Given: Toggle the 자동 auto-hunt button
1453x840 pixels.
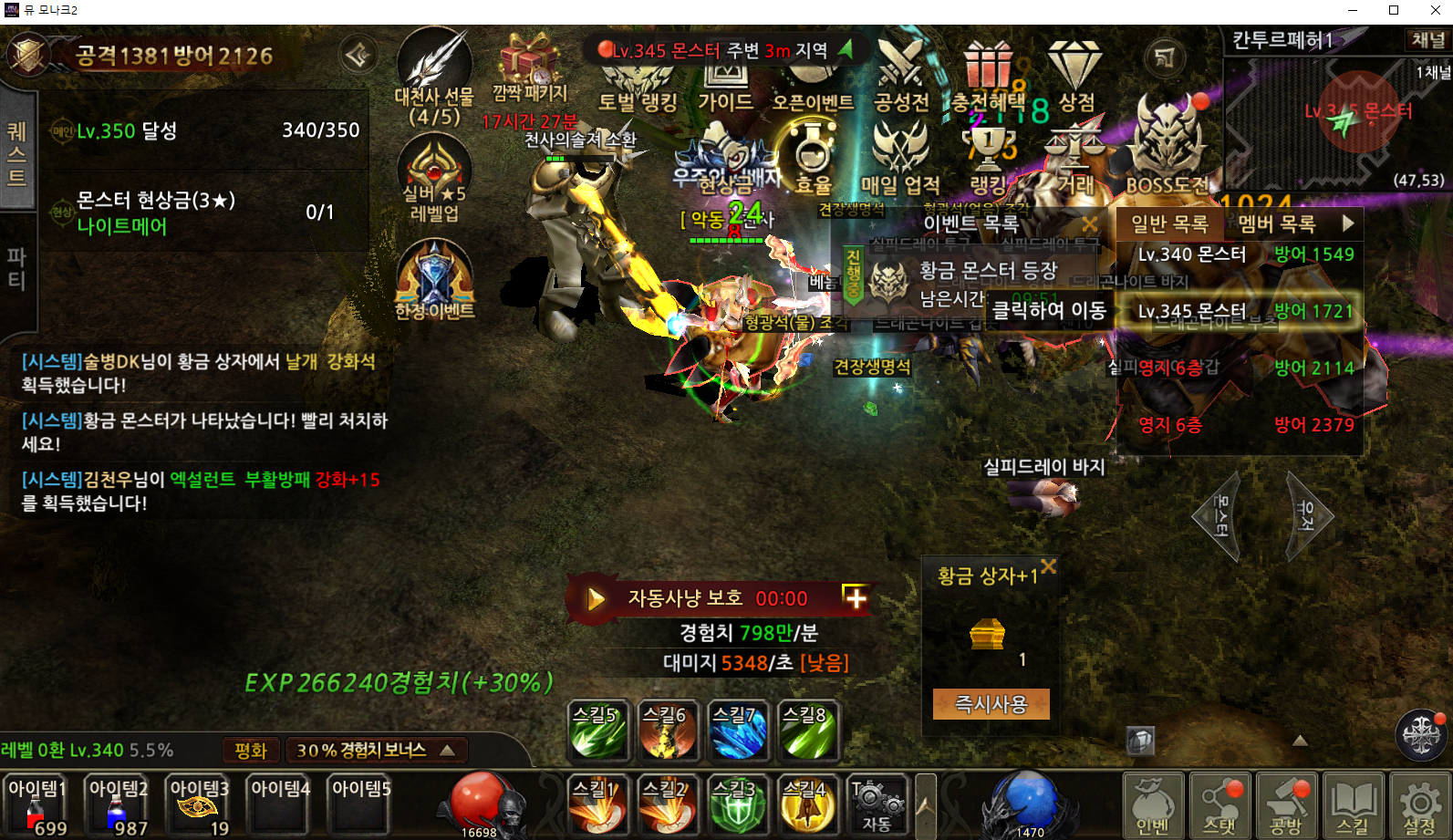Looking at the screenshot, I should point(876,804).
